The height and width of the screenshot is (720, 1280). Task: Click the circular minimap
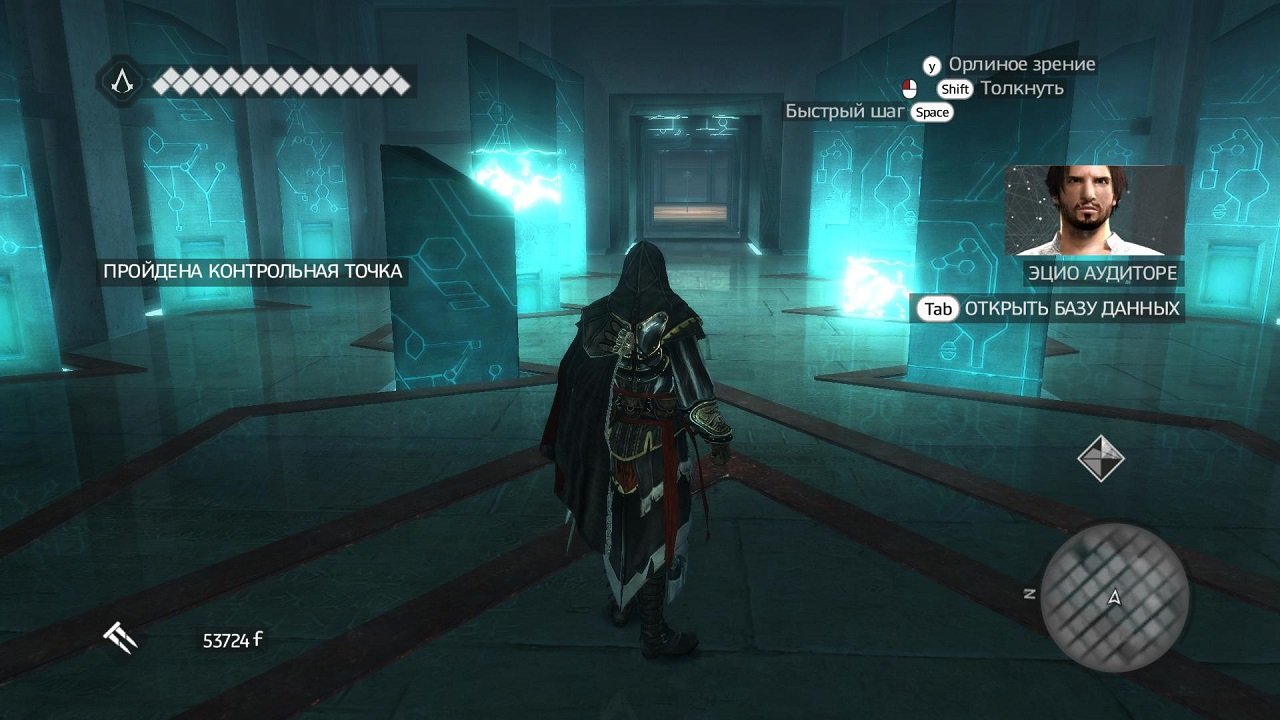click(x=1114, y=596)
